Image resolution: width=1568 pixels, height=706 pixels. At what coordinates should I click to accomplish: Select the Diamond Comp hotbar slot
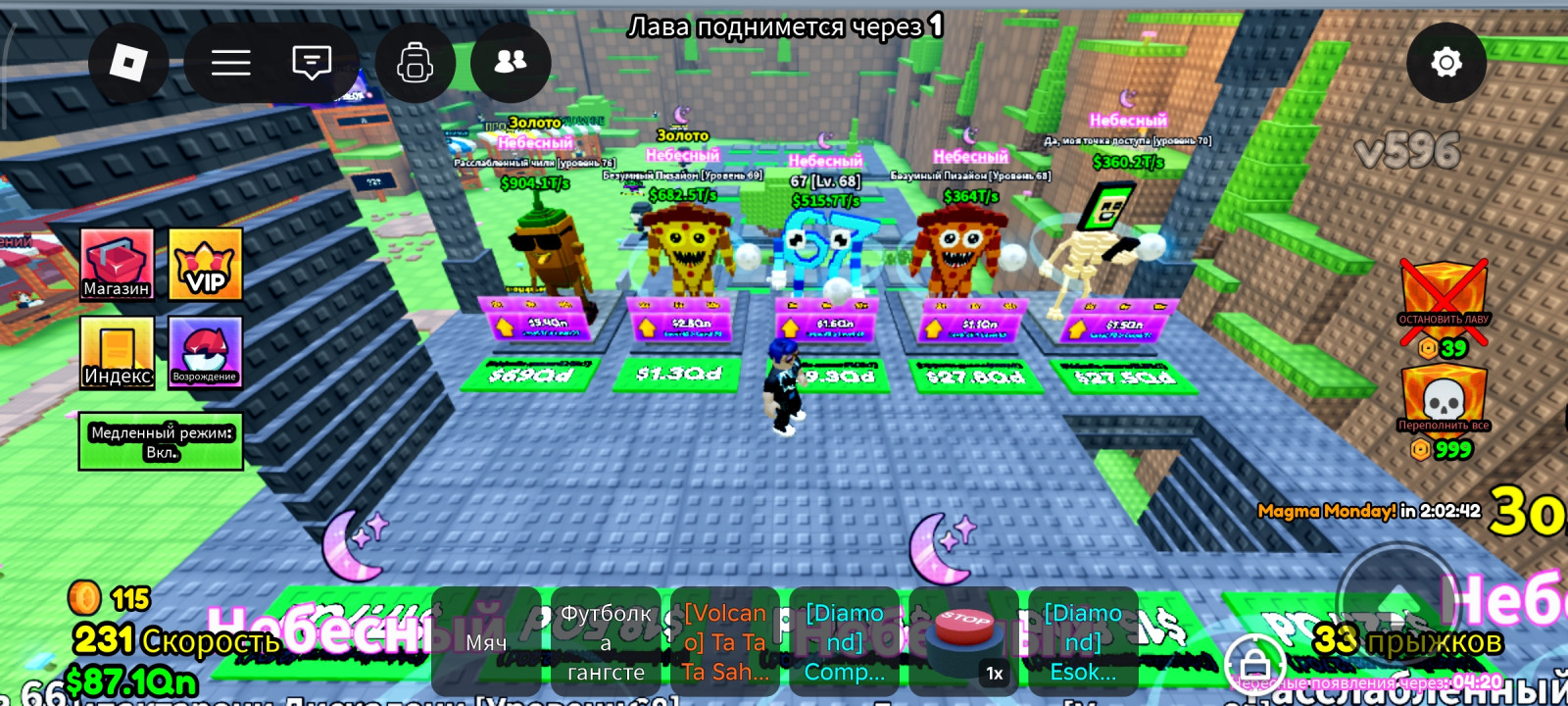click(x=845, y=641)
